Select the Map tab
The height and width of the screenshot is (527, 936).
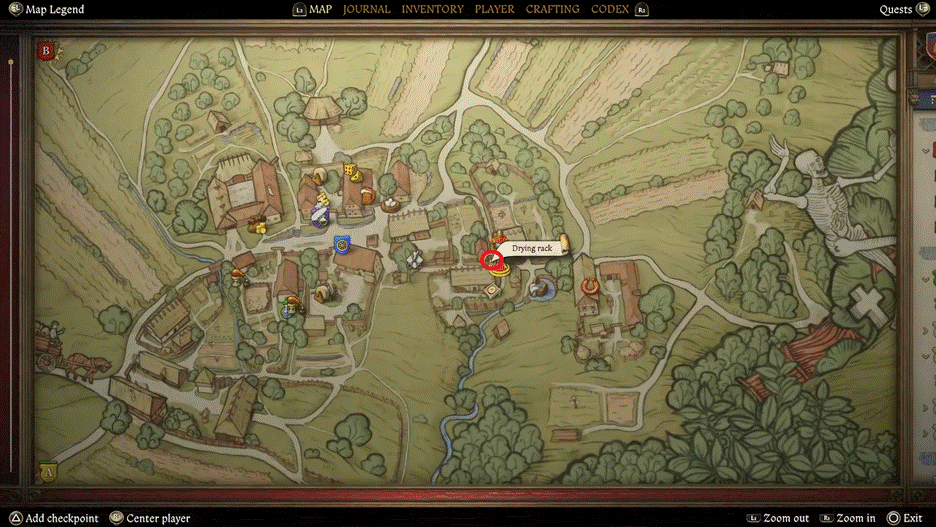tap(320, 9)
